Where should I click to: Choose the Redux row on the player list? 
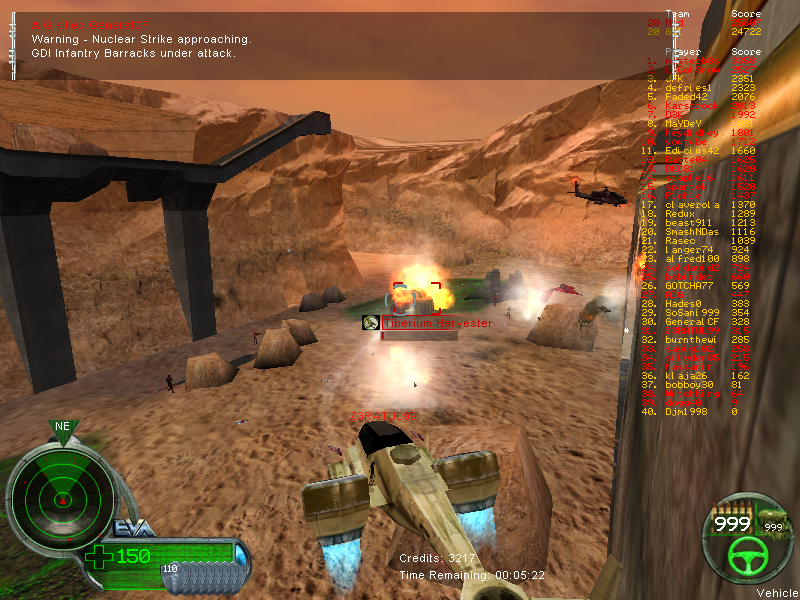click(684, 214)
